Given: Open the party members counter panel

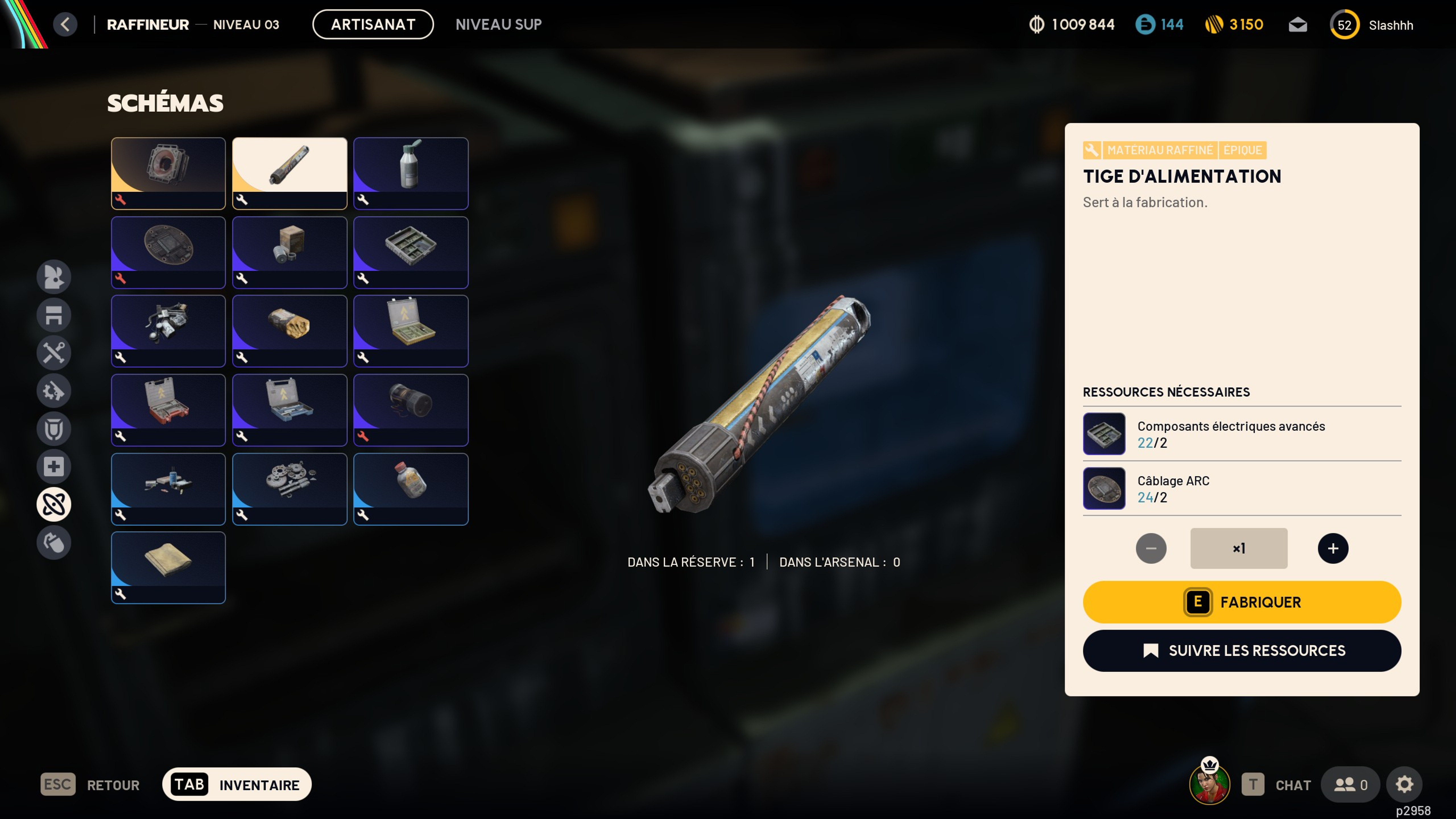Looking at the screenshot, I should coord(1350,784).
